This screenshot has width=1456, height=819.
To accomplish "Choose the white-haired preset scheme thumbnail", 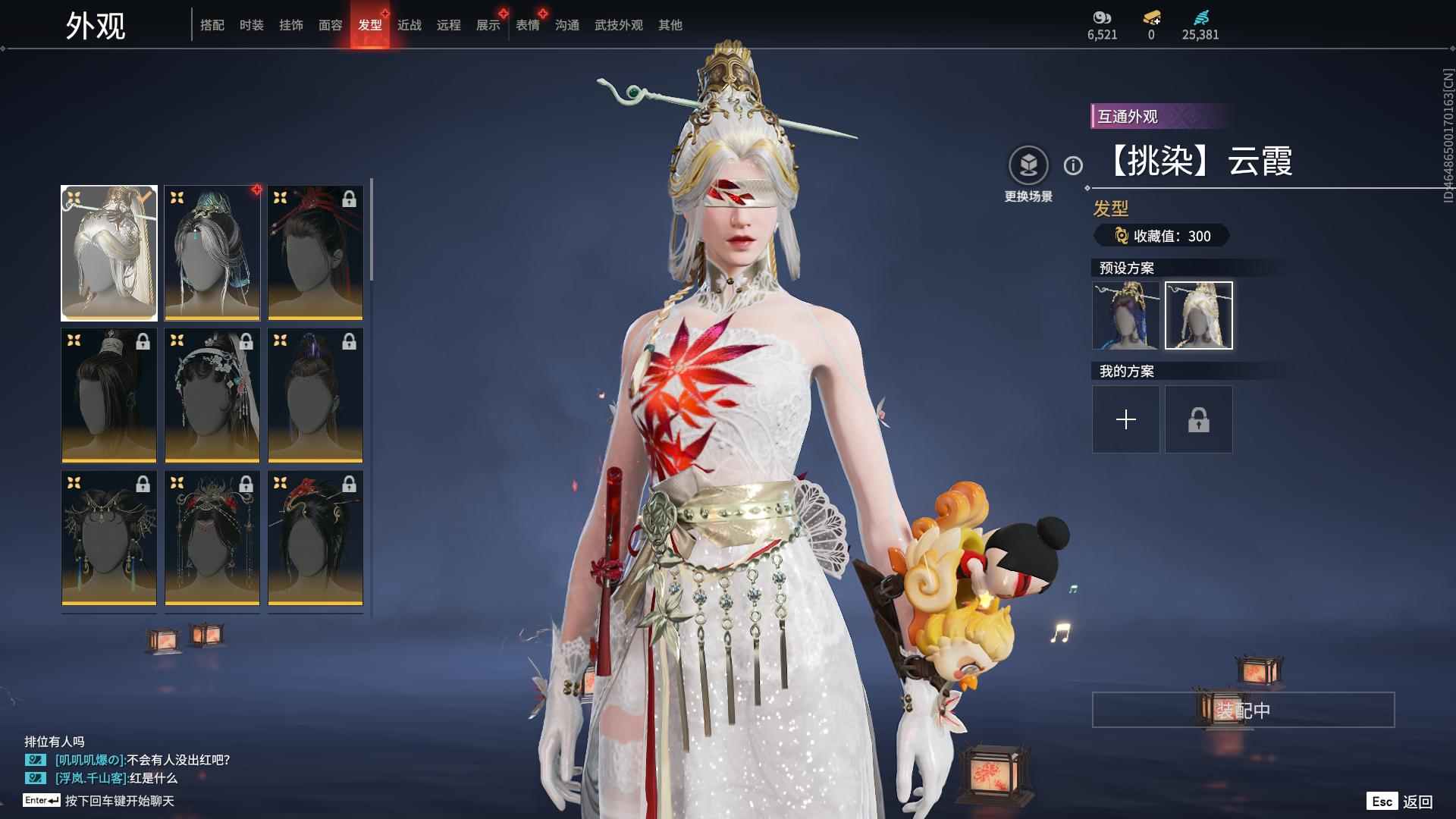I will point(1198,315).
